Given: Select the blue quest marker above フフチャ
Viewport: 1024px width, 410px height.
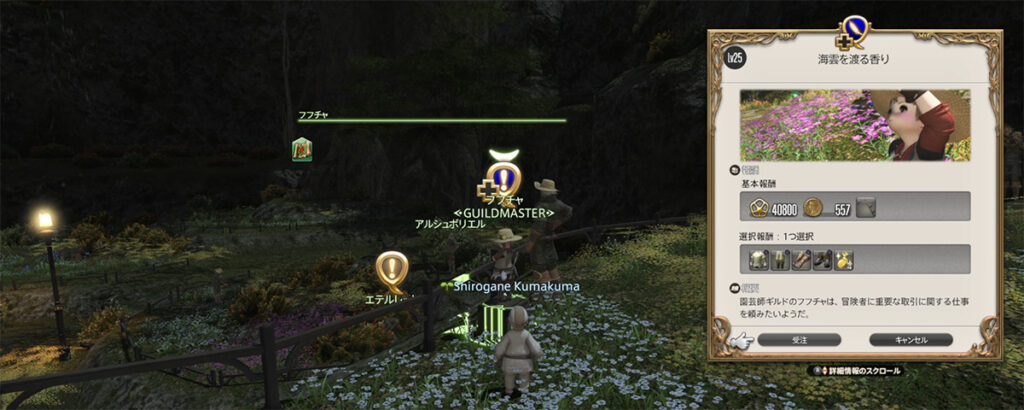Looking at the screenshot, I should 505,180.
